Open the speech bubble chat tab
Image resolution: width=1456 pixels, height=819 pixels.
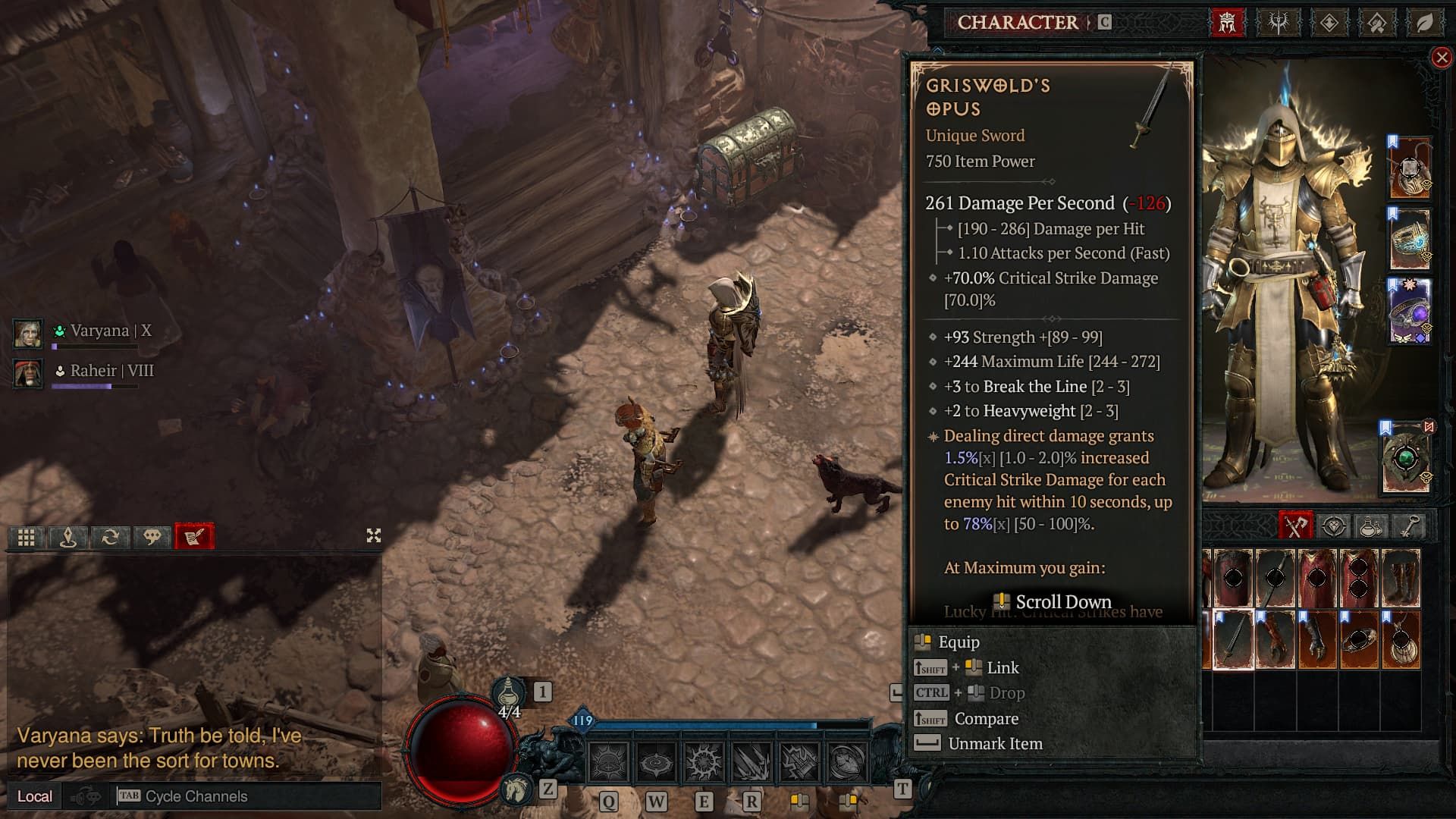[152, 537]
